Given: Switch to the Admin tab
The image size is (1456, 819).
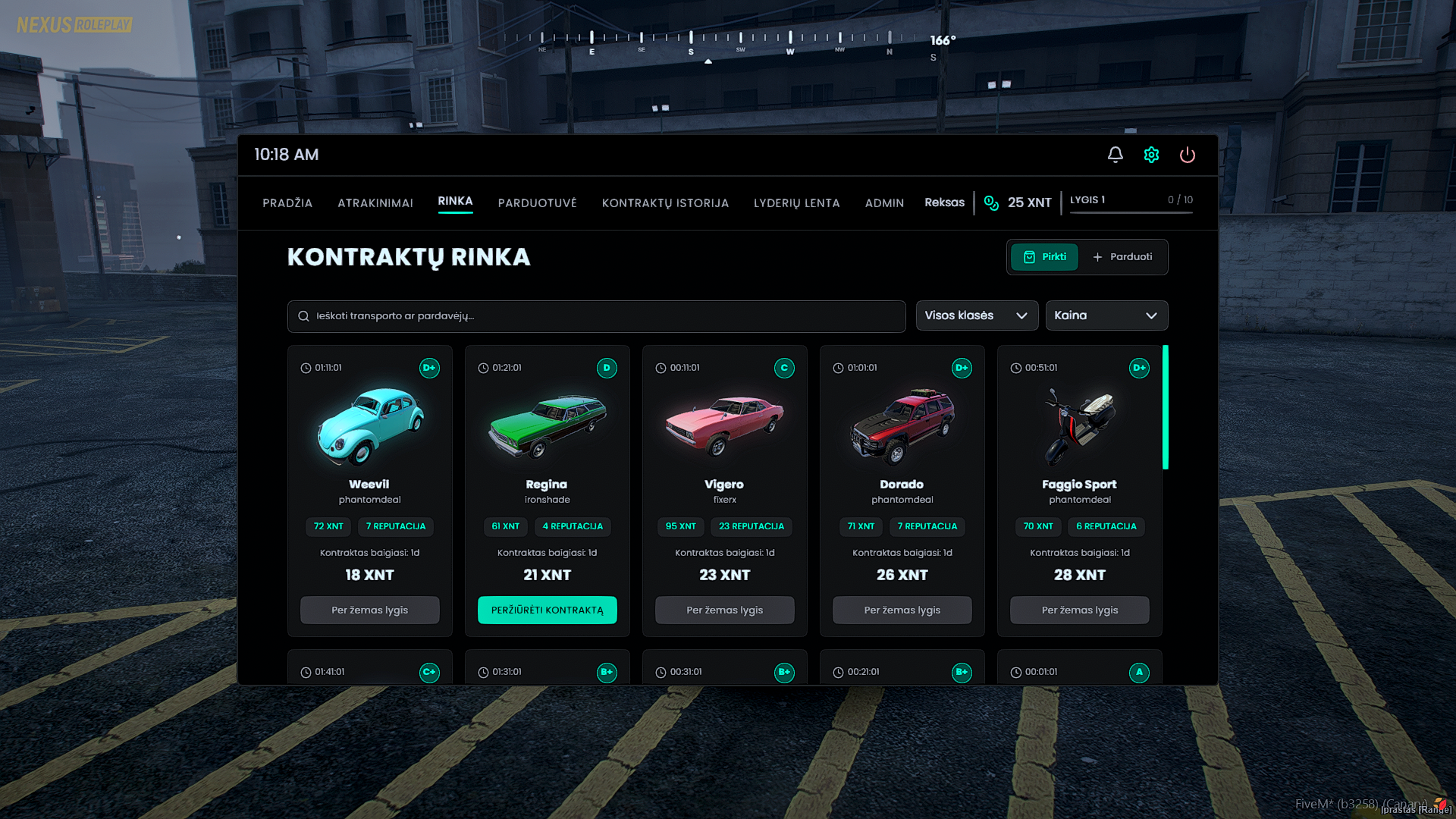Looking at the screenshot, I should click(884, 203).
